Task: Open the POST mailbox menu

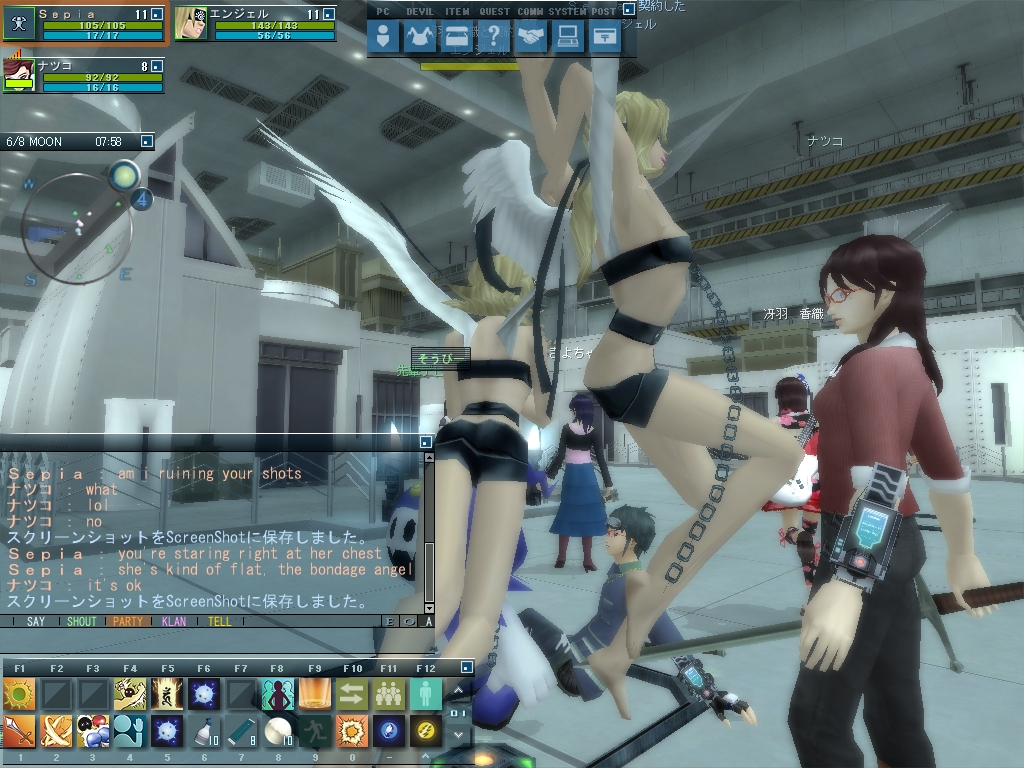Action: pyautogui.click(x=604, y=37)
